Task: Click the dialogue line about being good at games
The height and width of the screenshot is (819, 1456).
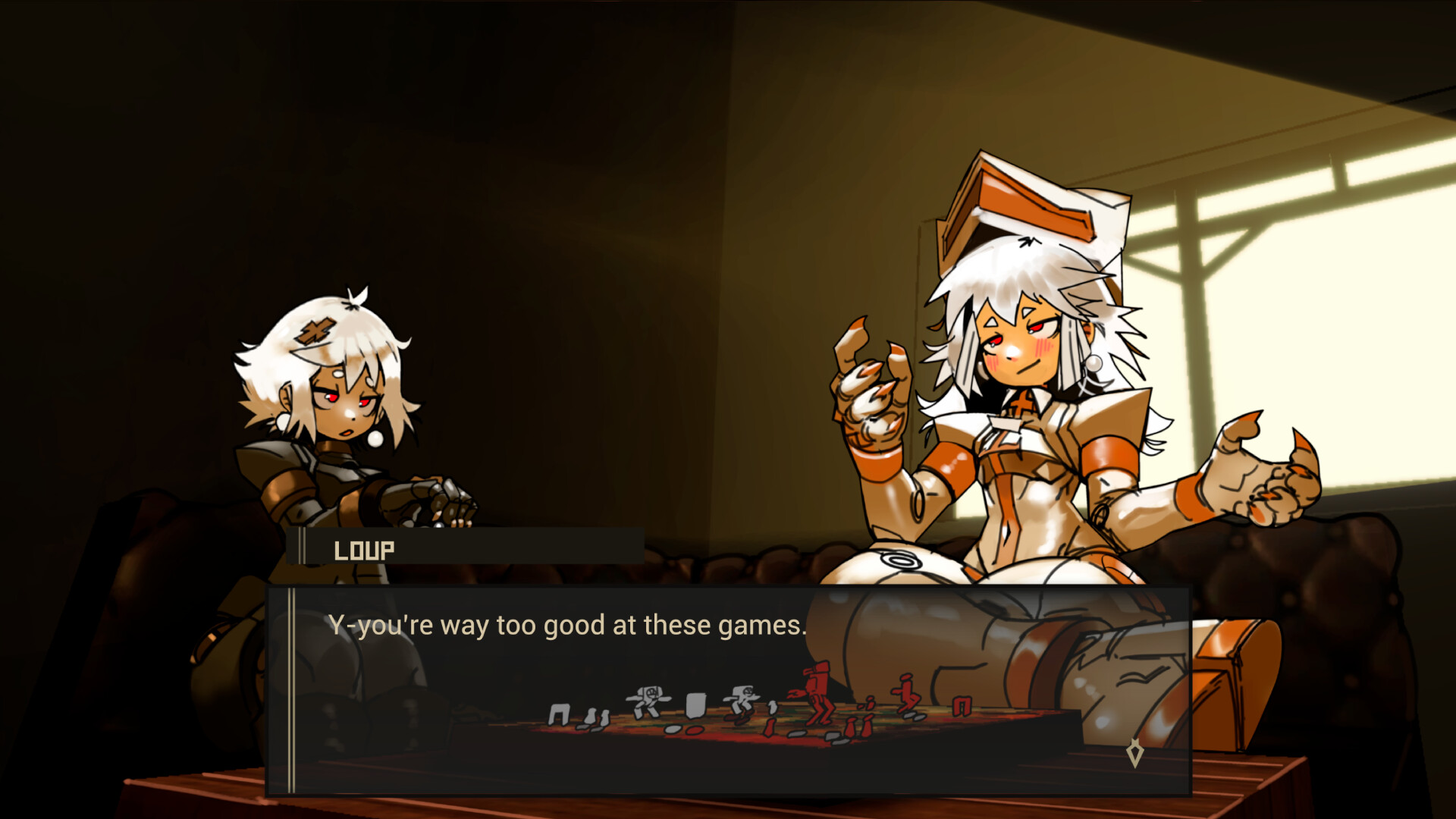Action: 567,624
